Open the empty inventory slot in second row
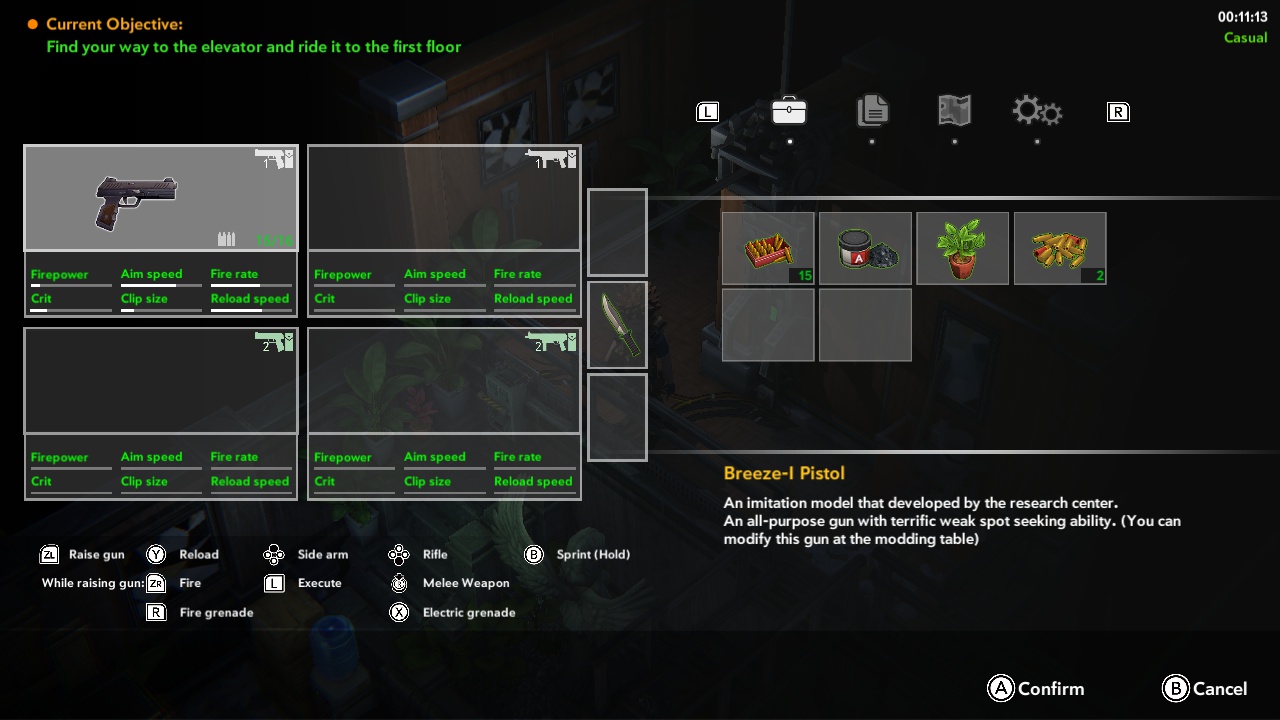1280x720 pixels. (767, 324)
